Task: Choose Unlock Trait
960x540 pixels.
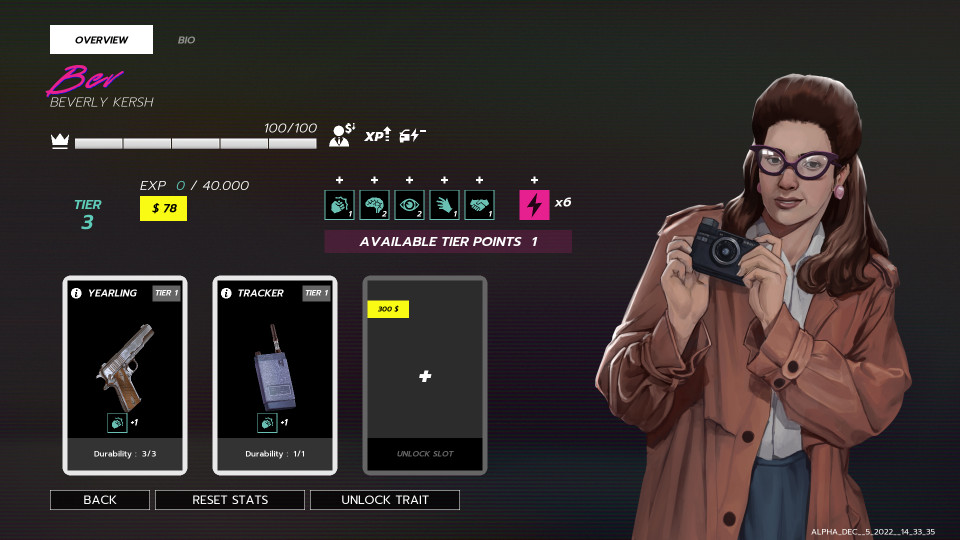Action: [x=385, y=499]
